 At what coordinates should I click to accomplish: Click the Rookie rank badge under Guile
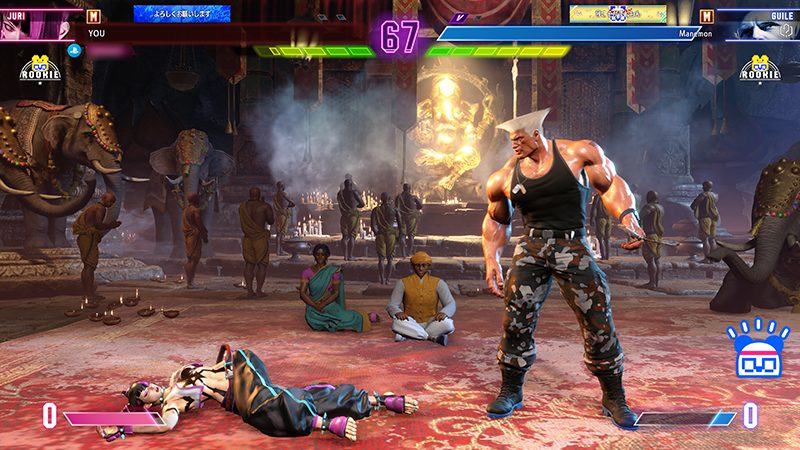762,69
